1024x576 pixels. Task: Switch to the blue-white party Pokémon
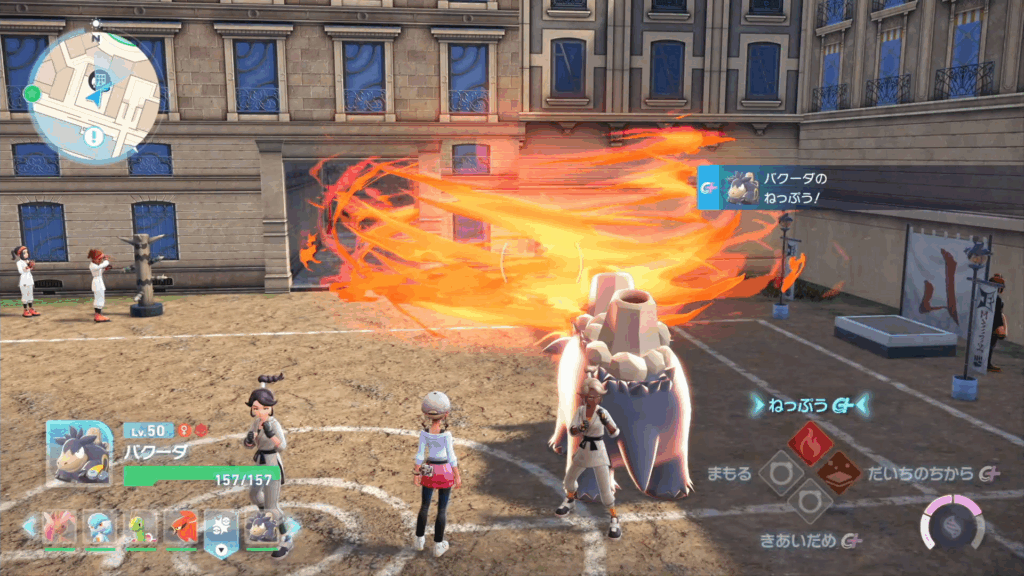(x=100, y=527)
